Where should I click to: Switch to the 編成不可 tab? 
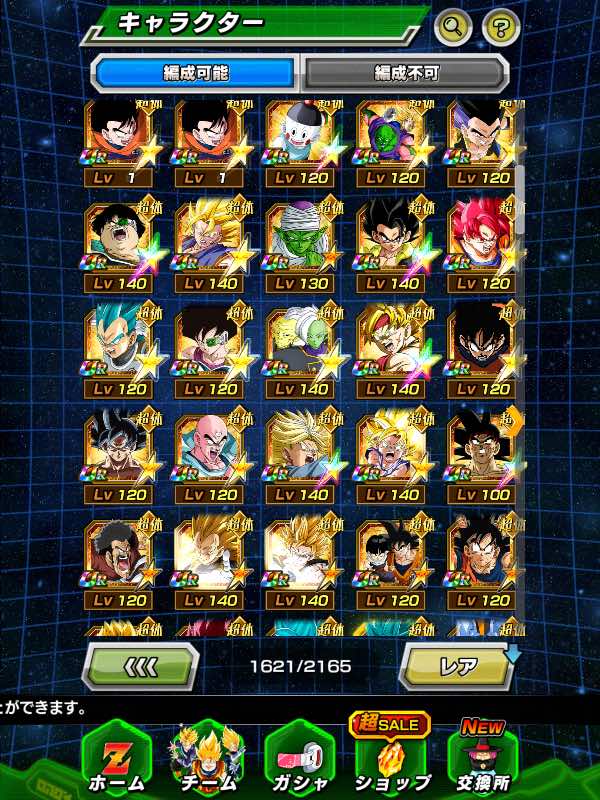405,73
